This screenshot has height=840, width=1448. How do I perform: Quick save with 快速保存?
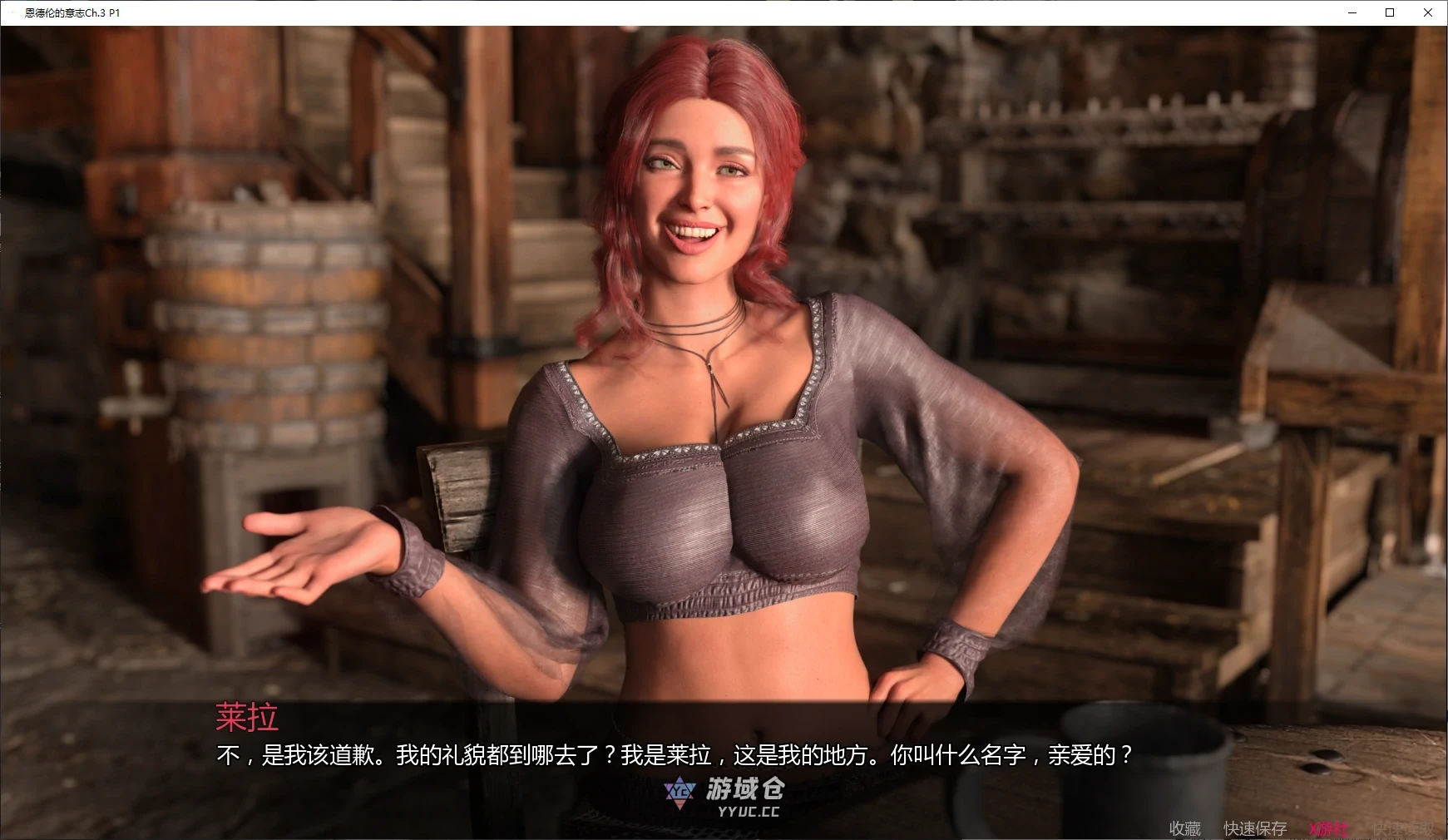pos(1255,828)
